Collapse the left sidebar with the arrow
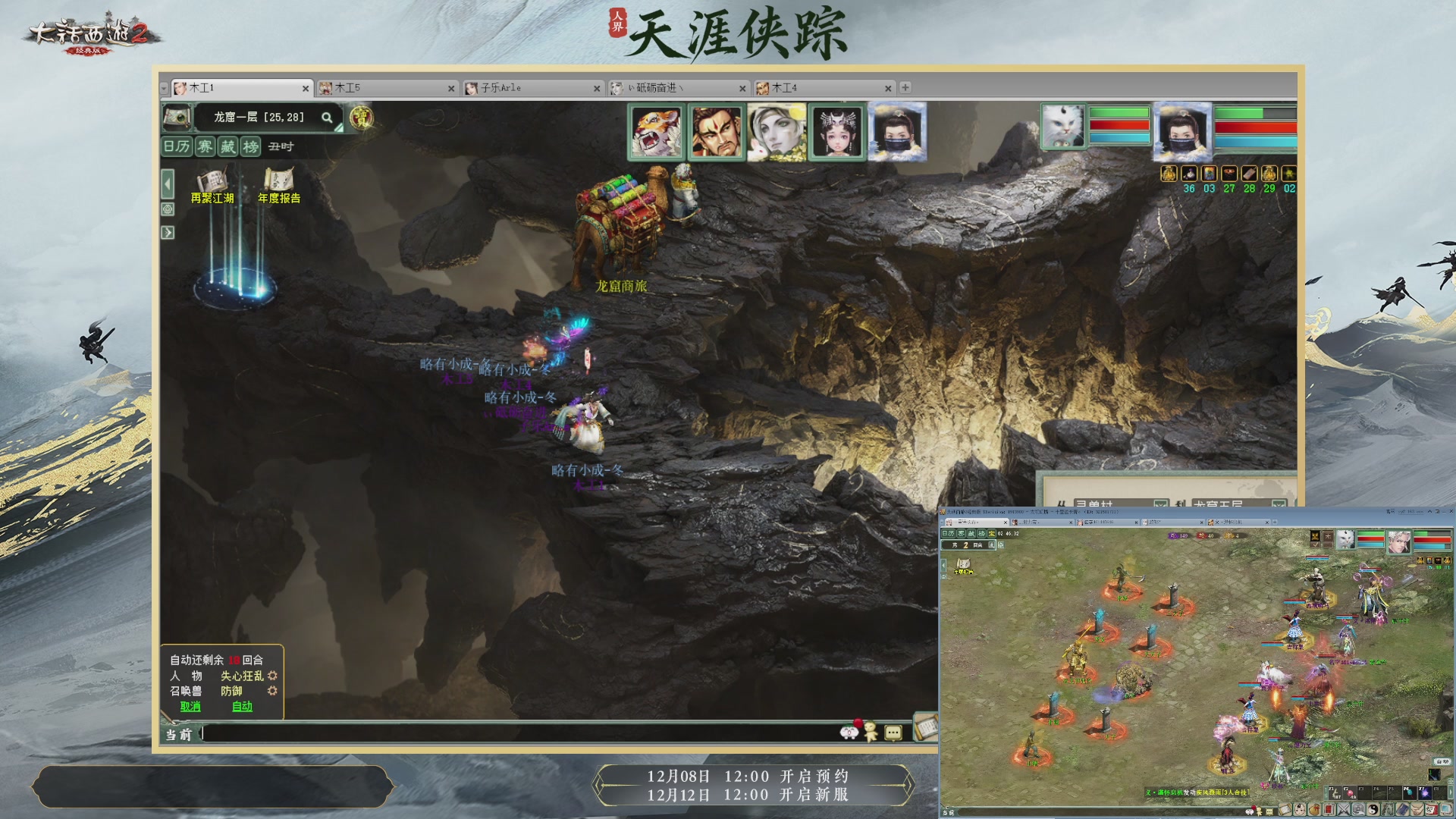Viewport: 1456px width, 819px height. point(168,183)
